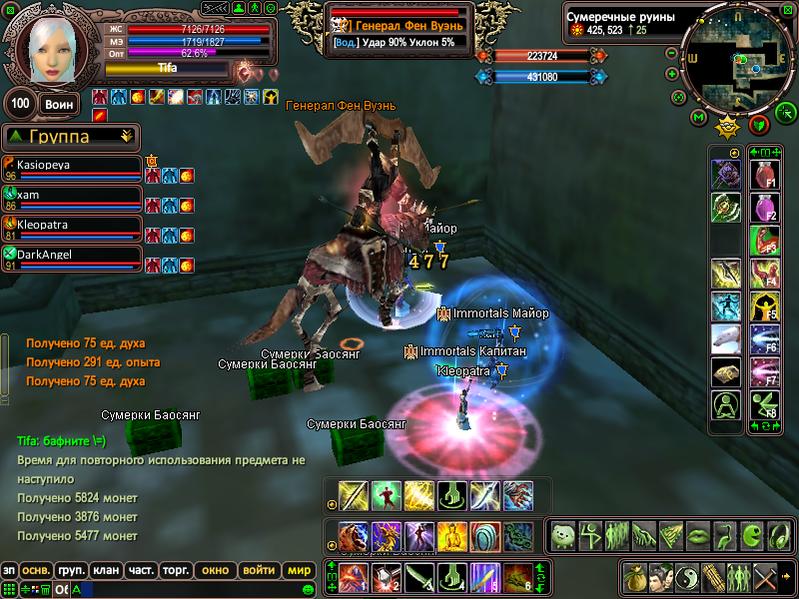Select party member Kasiopeya's frame
The height and width of the screenshot is (599, 799).
click(x=72, y=169)
